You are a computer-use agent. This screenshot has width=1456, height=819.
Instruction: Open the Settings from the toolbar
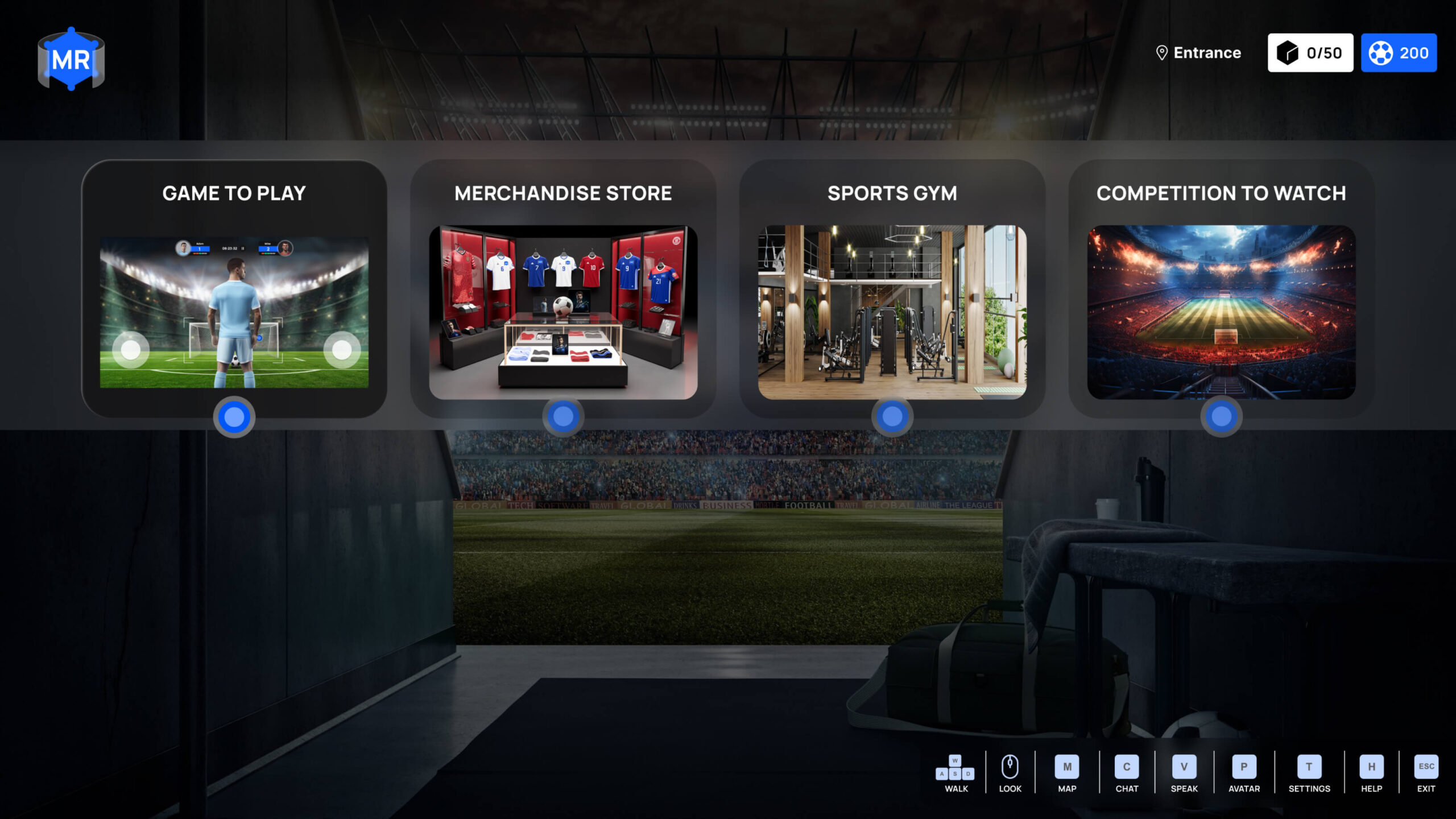pyautogui.click(x=1309, y=772)
